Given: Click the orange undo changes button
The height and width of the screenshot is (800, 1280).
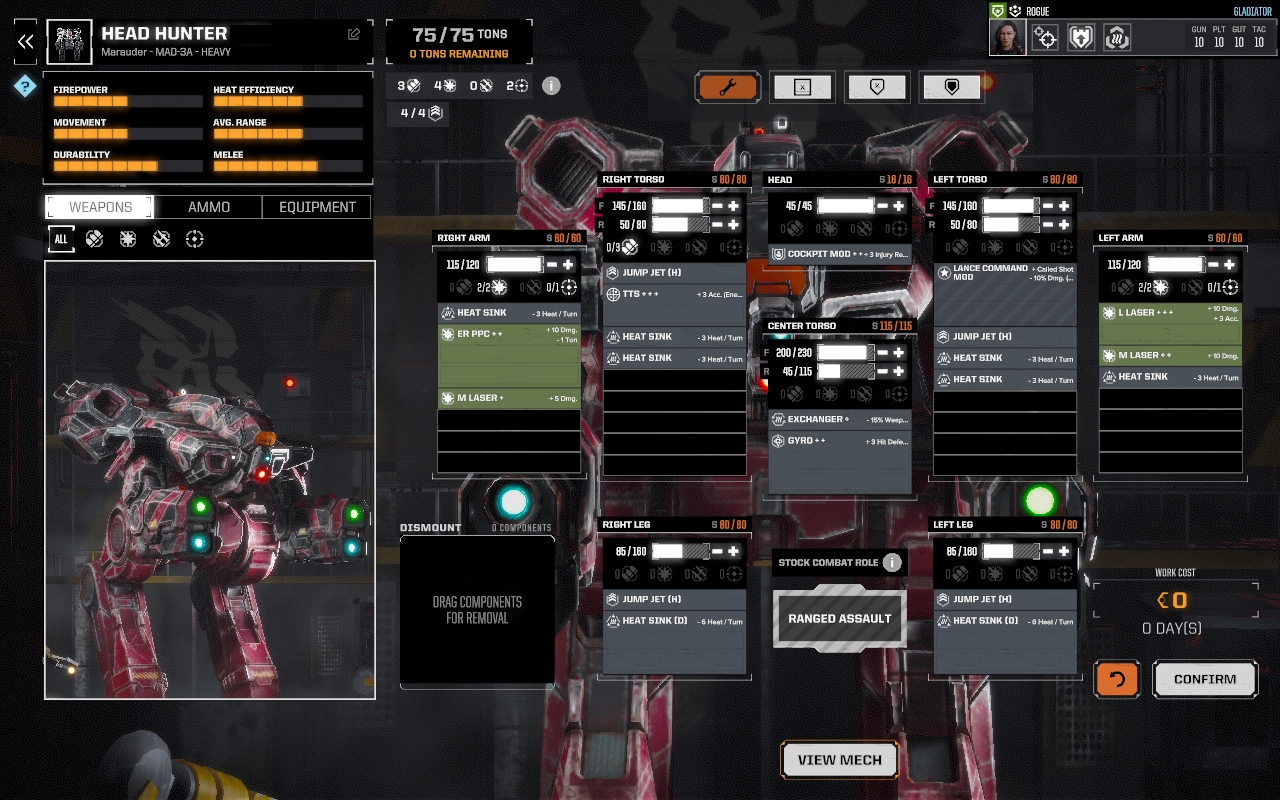Looking at the screenshot, I should (1117, 679).
